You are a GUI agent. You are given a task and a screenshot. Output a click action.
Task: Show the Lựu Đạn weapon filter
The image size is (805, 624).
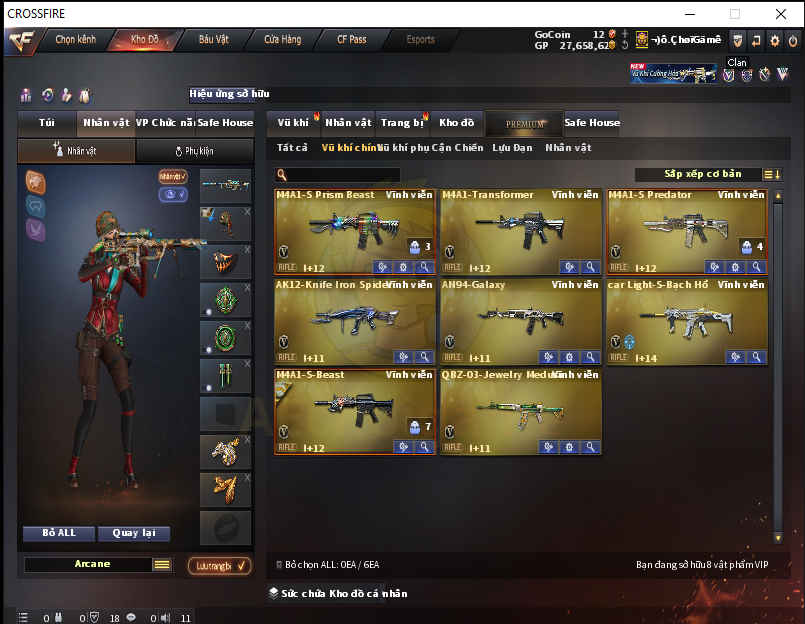click(x=513, y=148)
